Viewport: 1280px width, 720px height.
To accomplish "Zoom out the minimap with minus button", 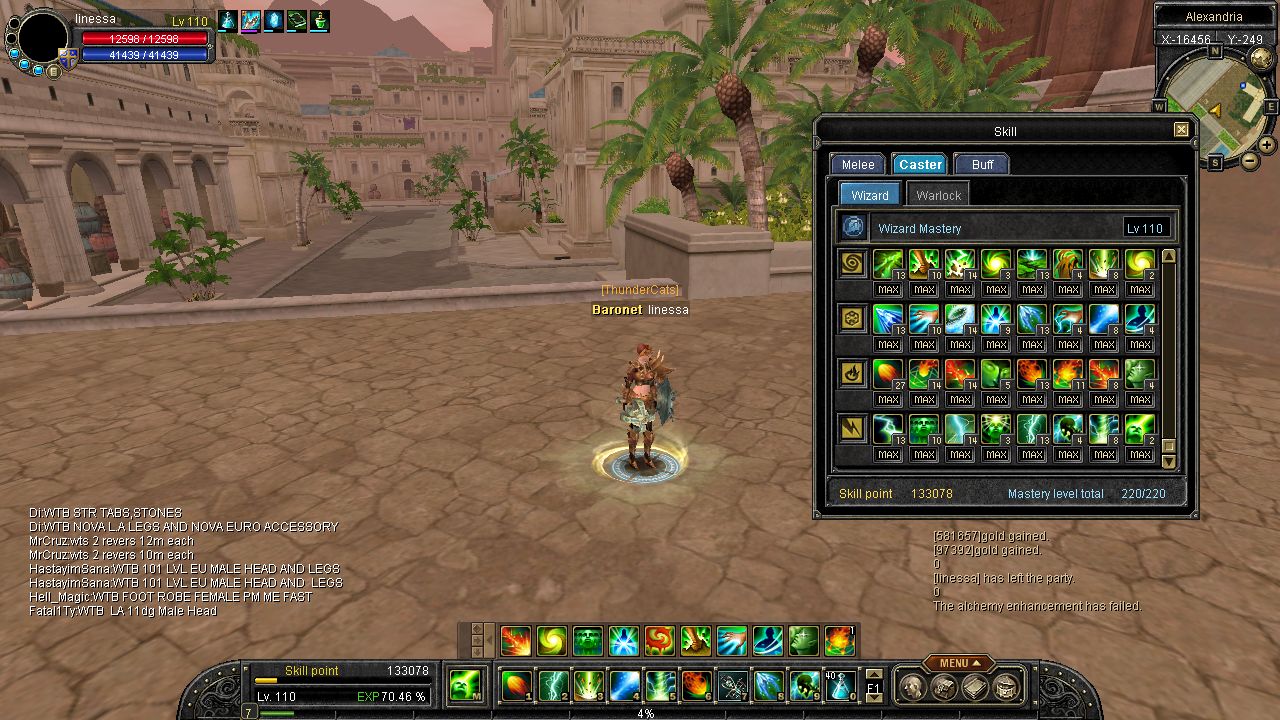I will pyautogui.click(x=1250, y=161).
